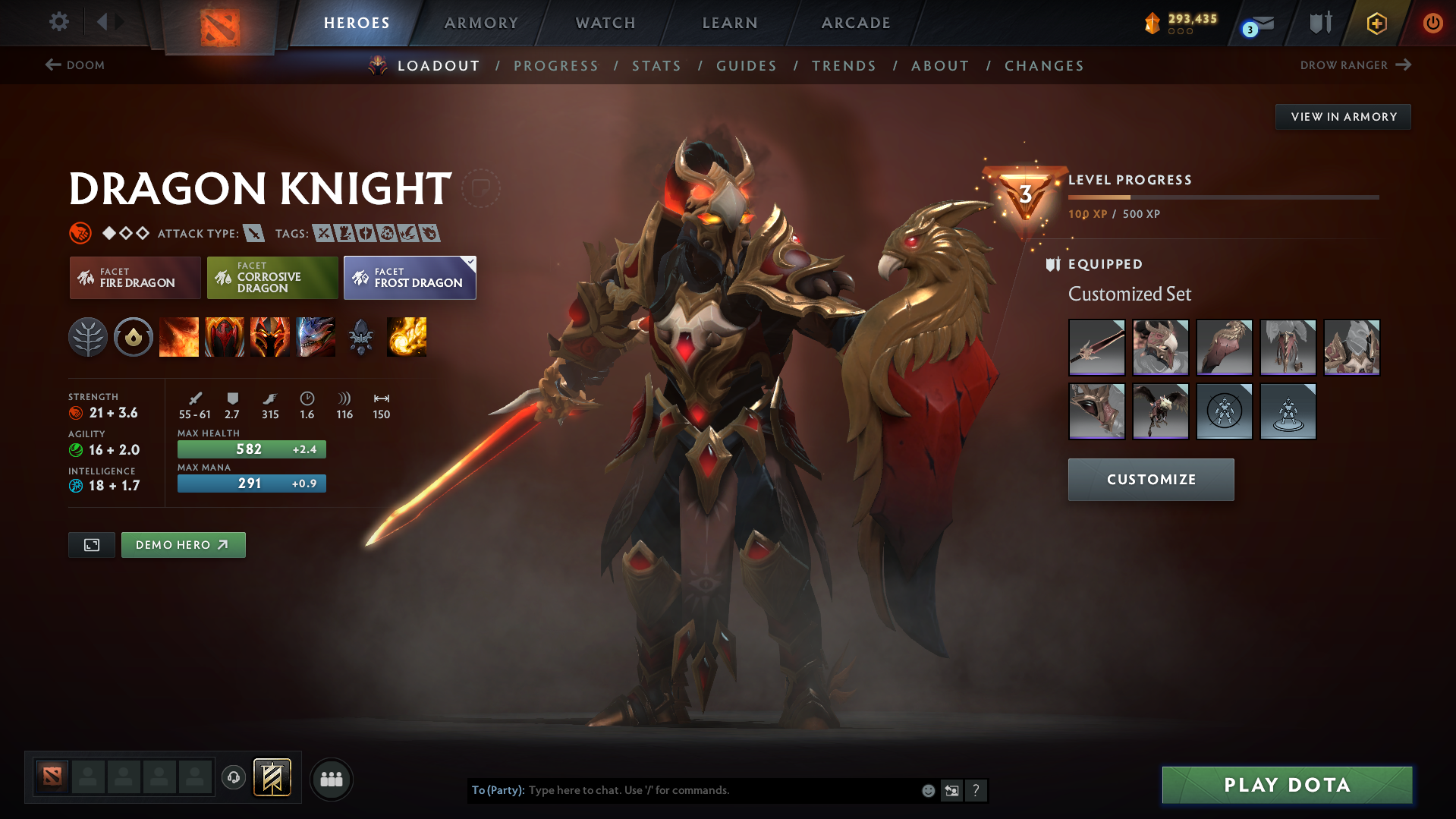Open the Dota Plus hexagon icon
Image resolution: width=1456 pixels, height=819 pixels.
point(1376,23)
